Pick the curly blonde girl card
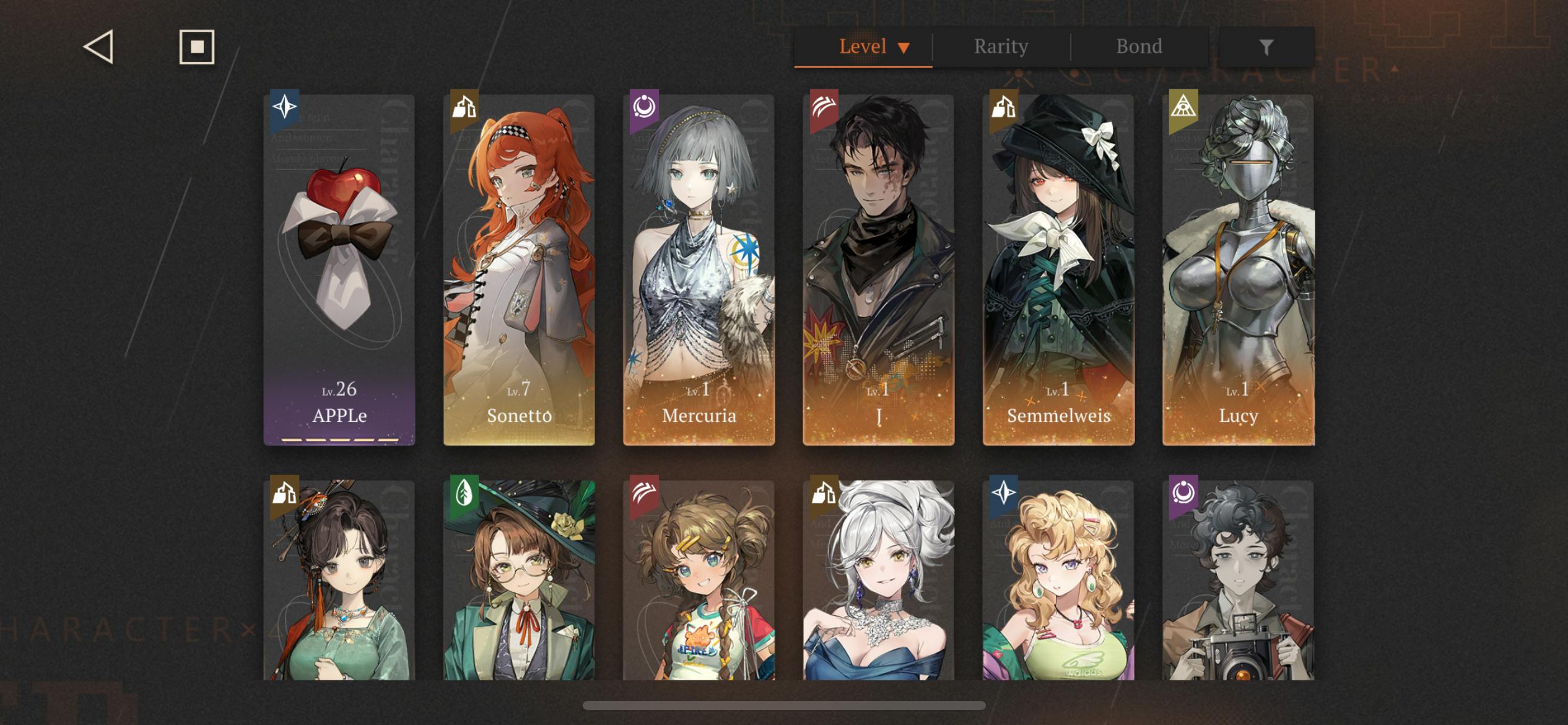1568x725 pixels. (1058, 579)
